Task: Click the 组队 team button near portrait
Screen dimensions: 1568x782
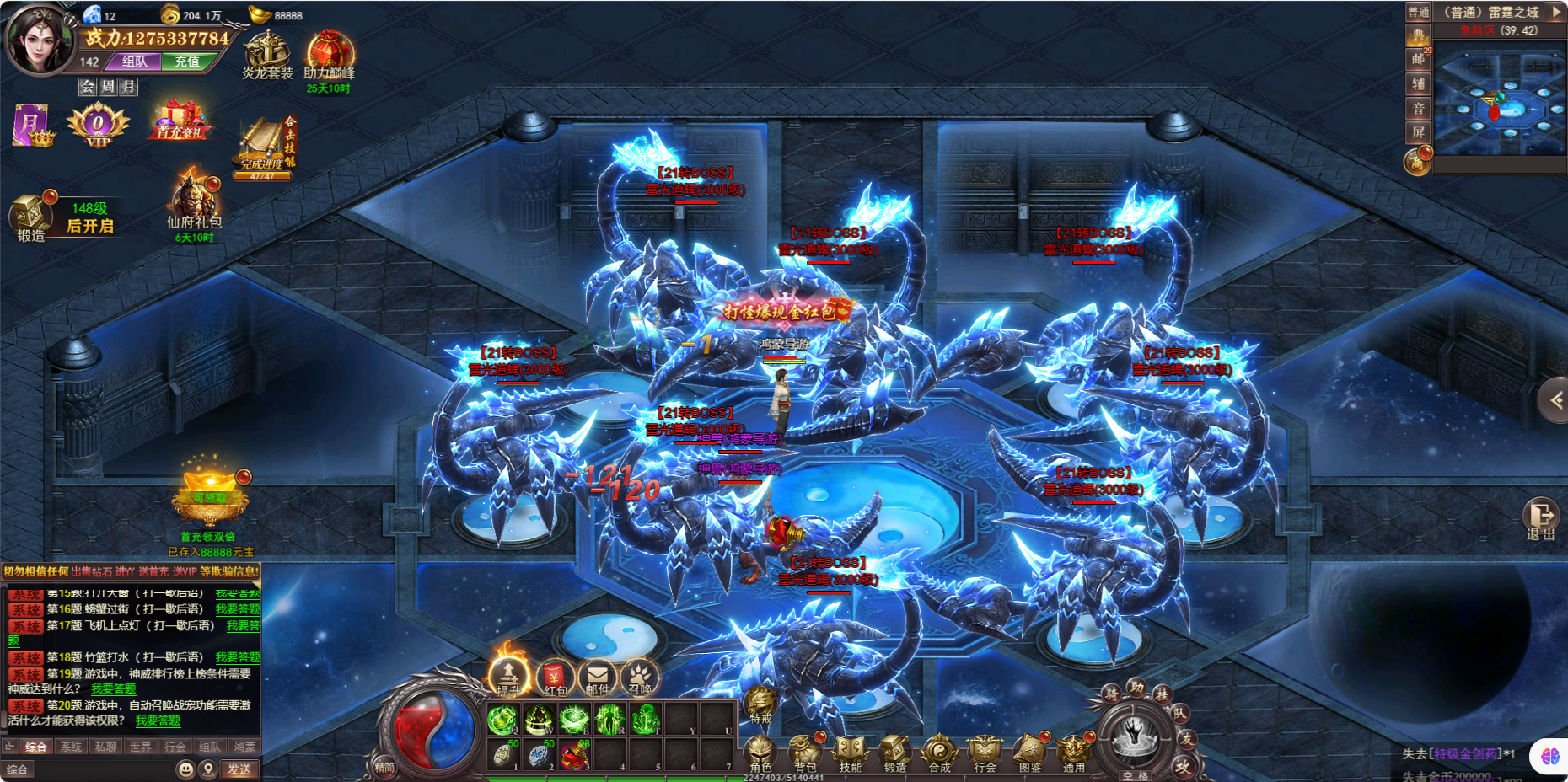Action: [x=135, y=62]
